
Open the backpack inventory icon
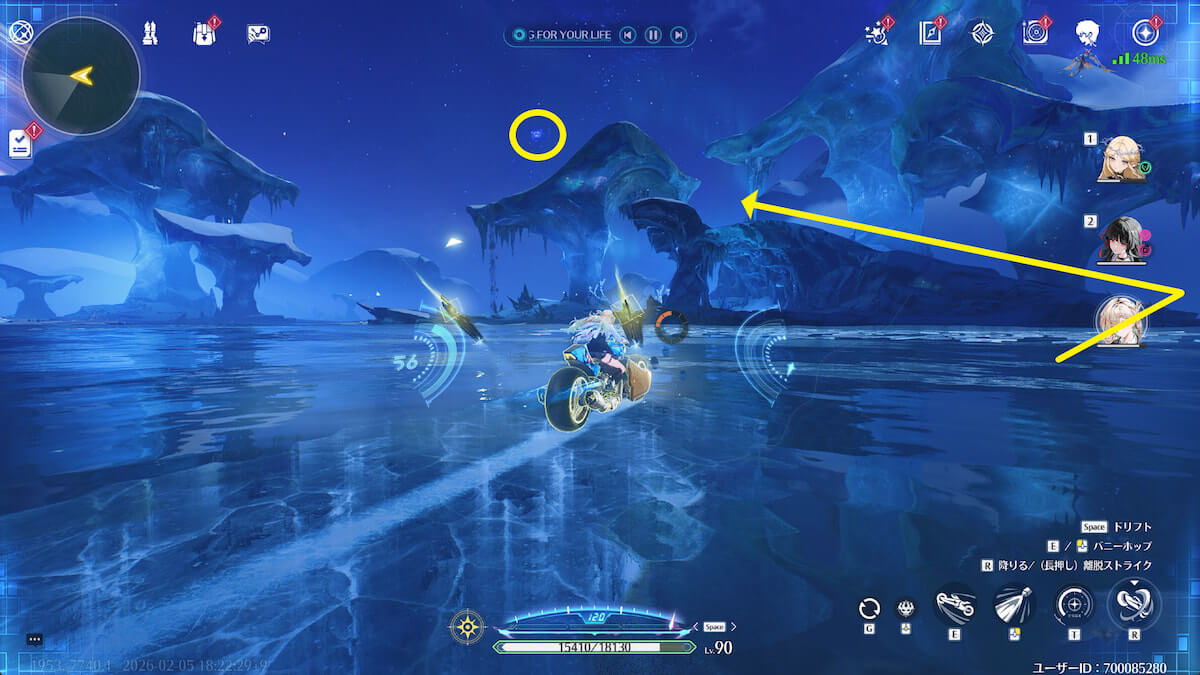[204, 34]
